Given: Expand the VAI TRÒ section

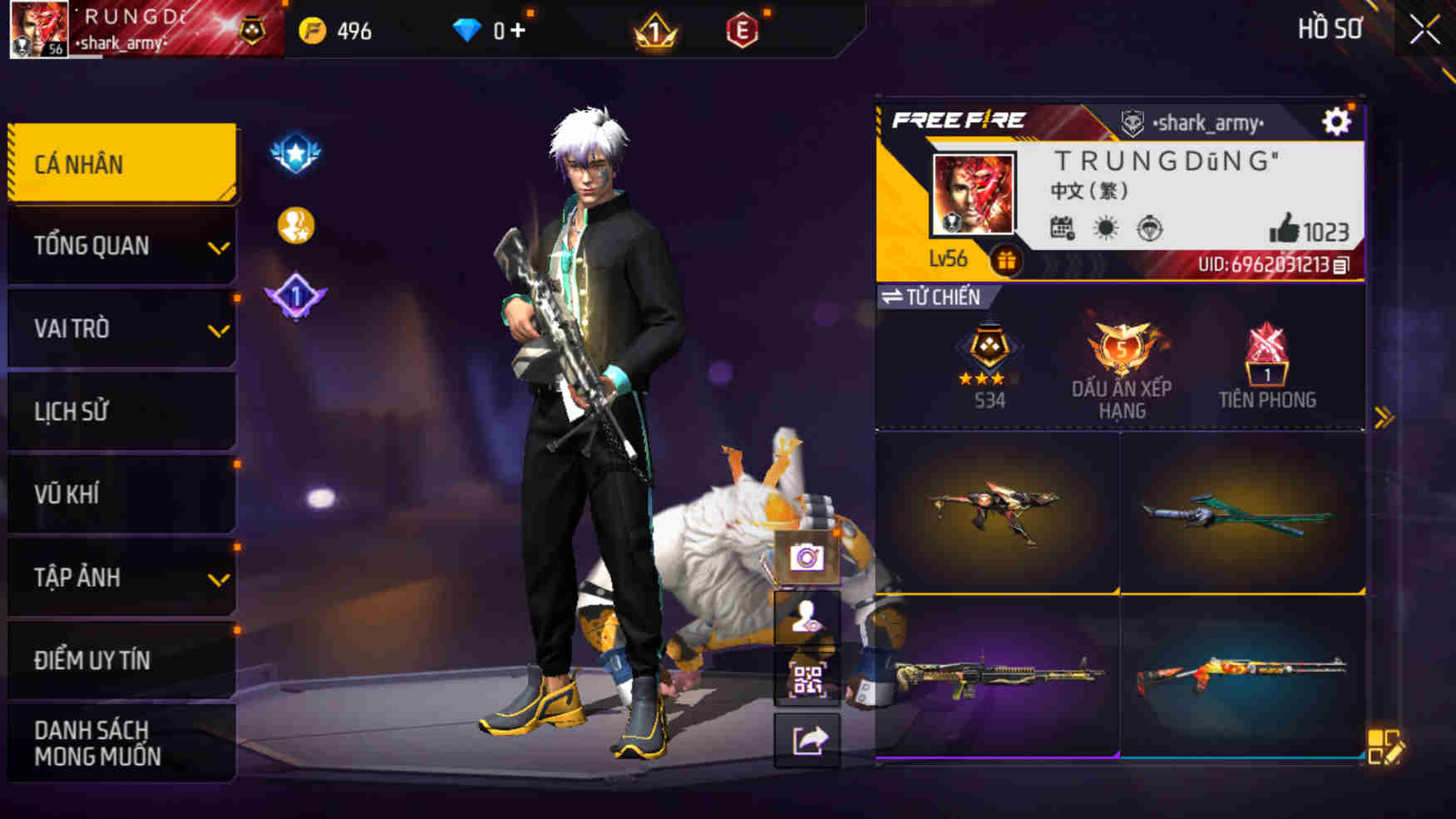Looking at the screenshot, I should coord(121,328).
